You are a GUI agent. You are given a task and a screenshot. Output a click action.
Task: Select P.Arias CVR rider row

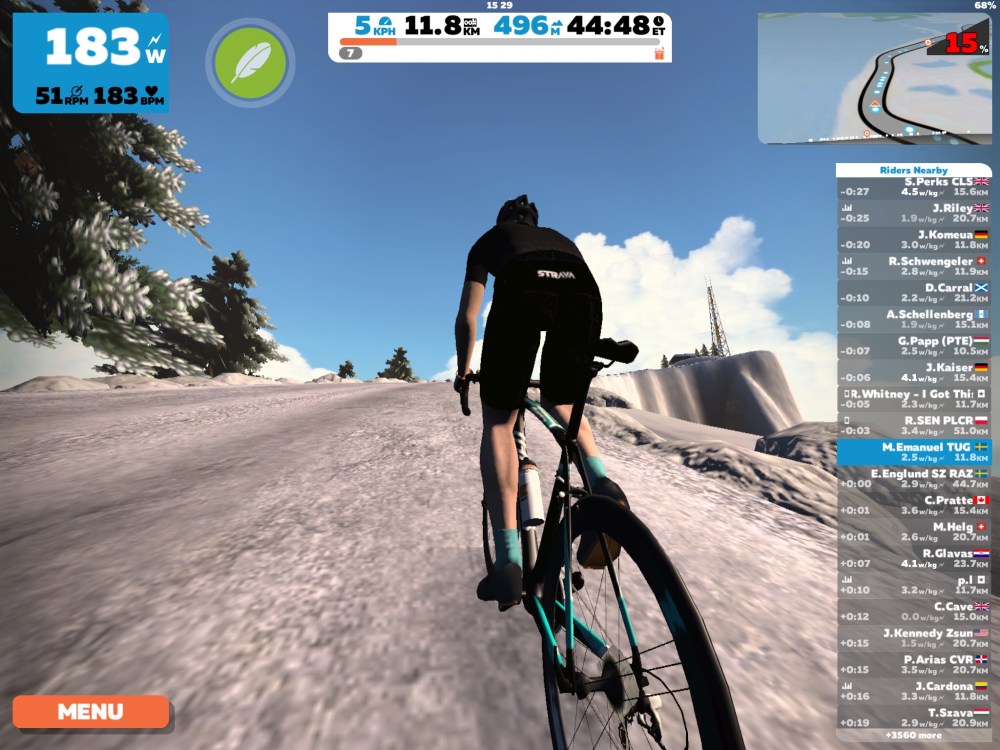914,665
